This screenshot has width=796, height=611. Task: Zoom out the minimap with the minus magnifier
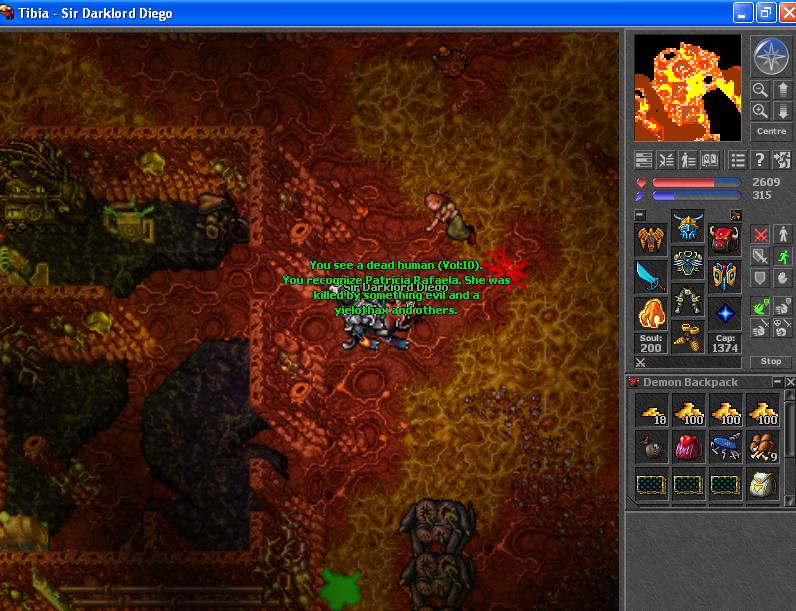point(761,90)
